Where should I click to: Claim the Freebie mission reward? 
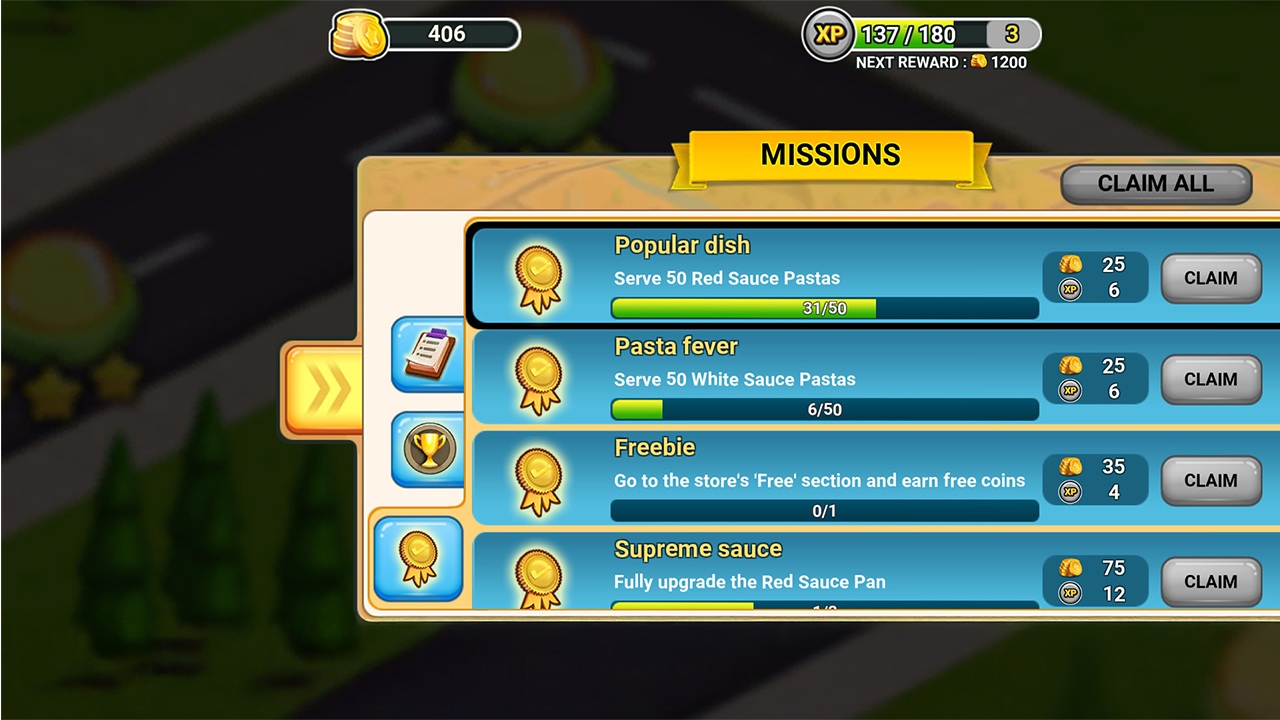click(1210, 481)
